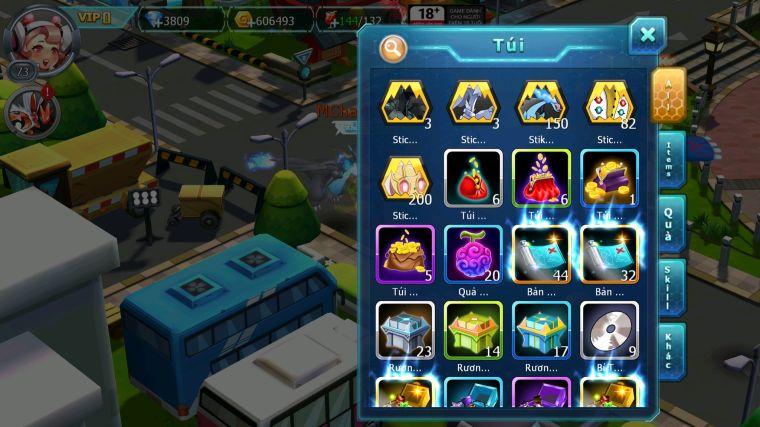This screenshot has width=760, height=427.
Task: Close the Túi inventory window
Action: pos(647,35)
